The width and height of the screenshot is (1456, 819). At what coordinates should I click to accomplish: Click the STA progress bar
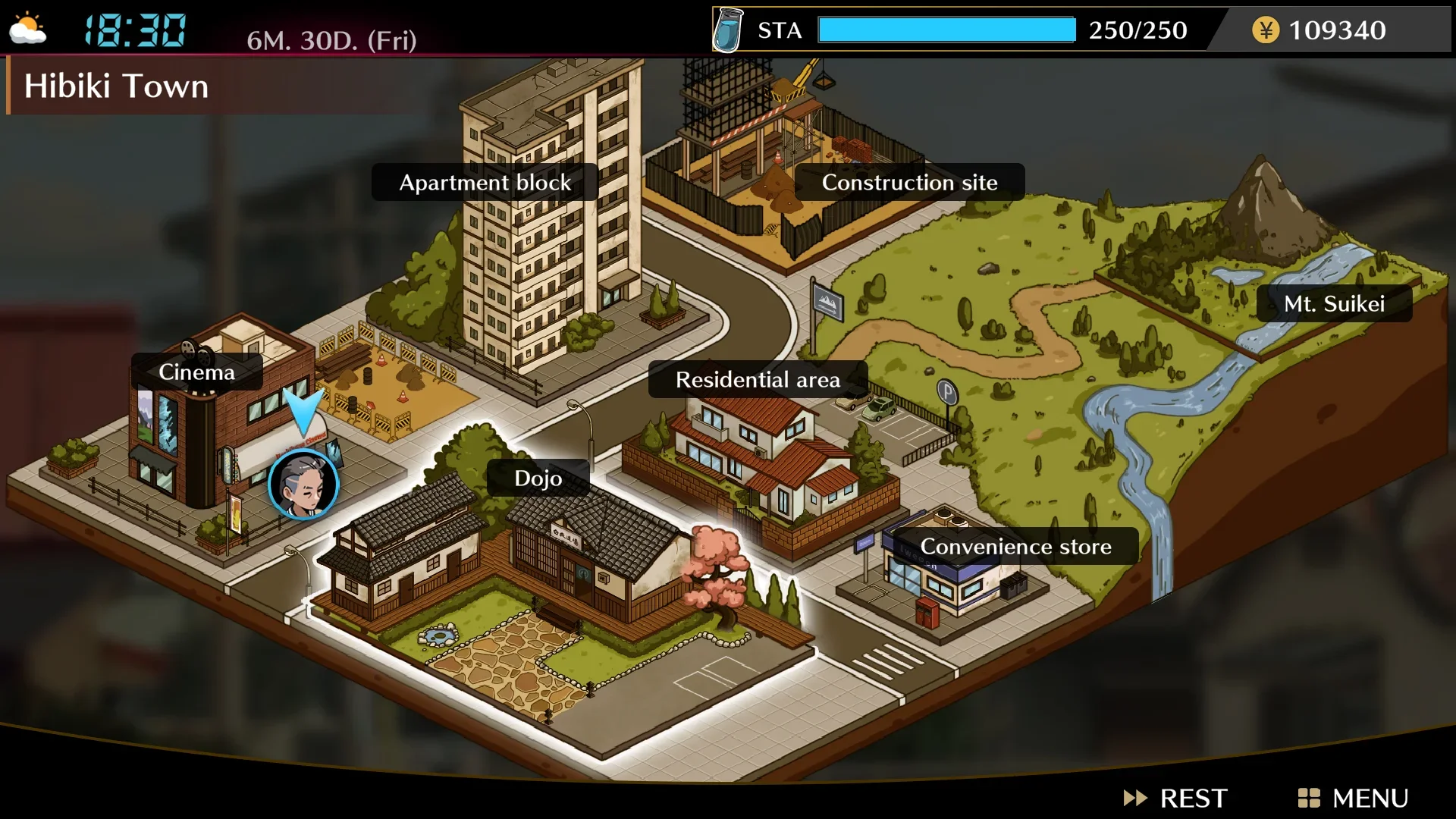[946, 30]
